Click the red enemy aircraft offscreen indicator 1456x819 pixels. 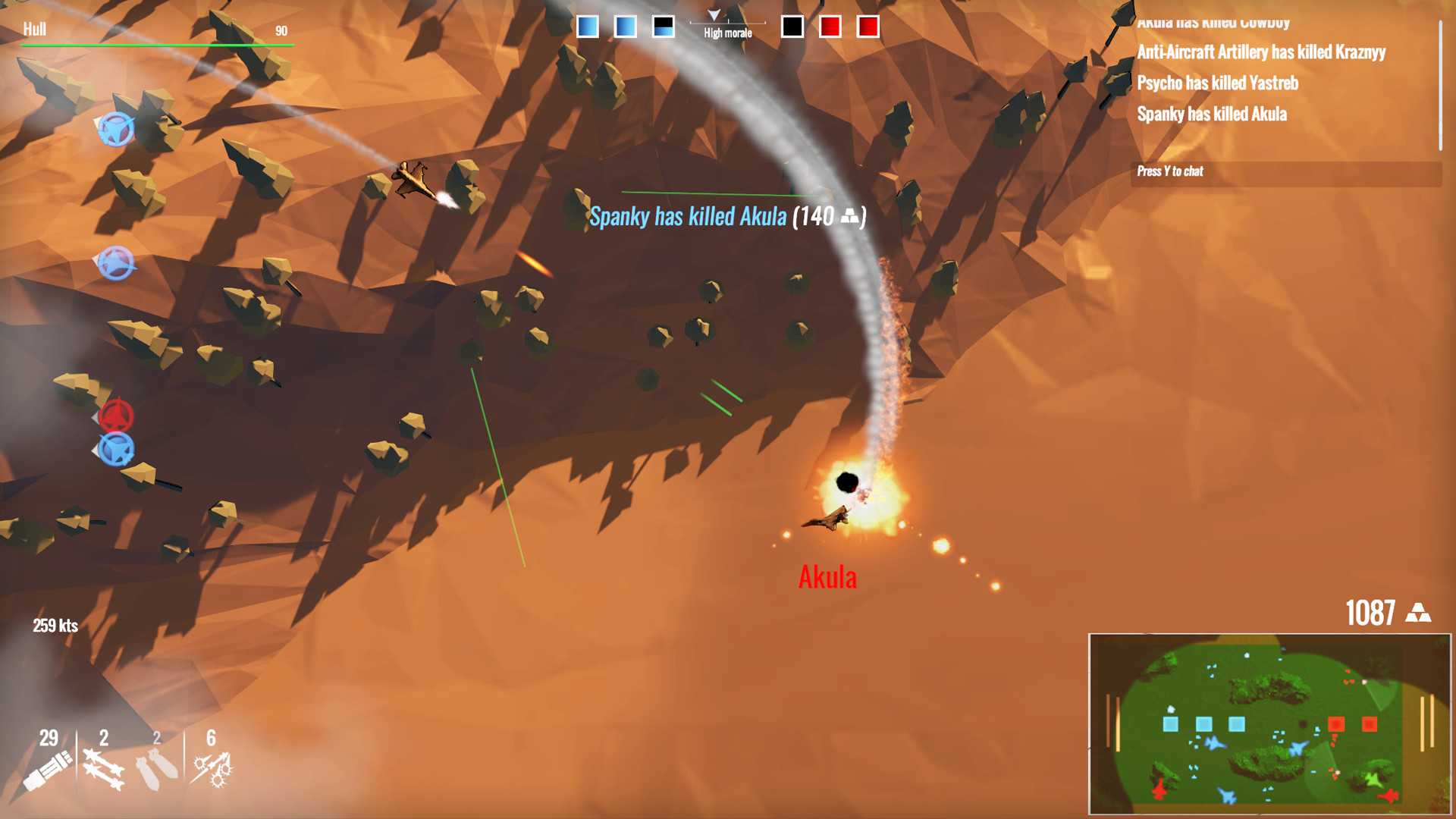click(116, 416)
